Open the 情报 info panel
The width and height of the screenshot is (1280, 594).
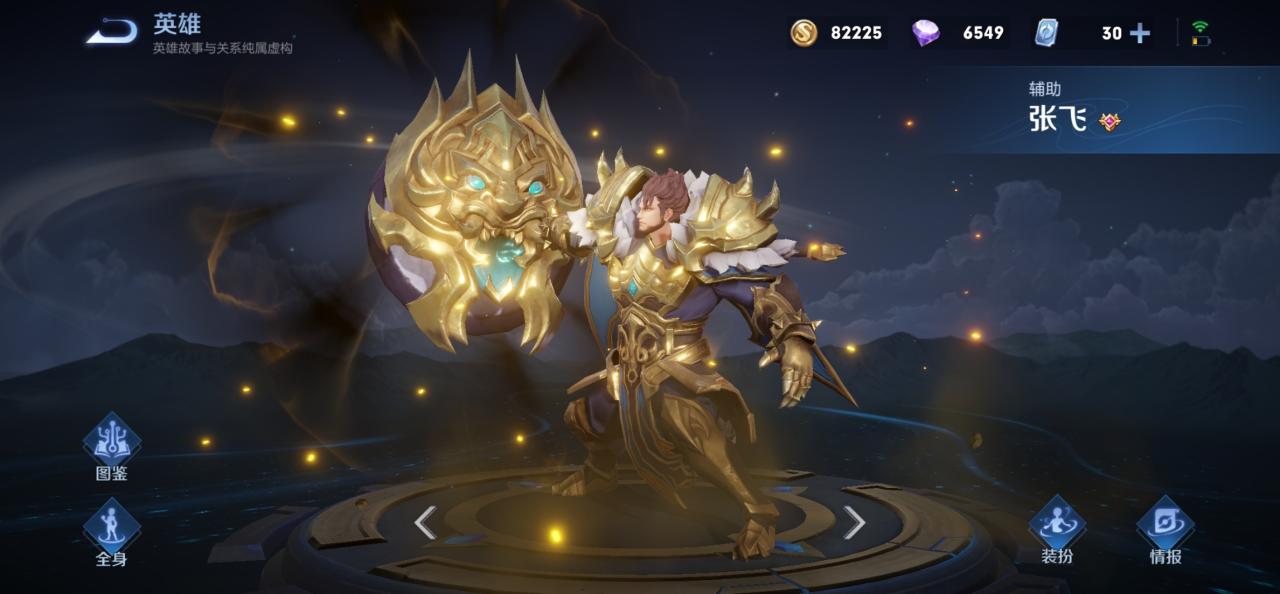(1165, 526)
